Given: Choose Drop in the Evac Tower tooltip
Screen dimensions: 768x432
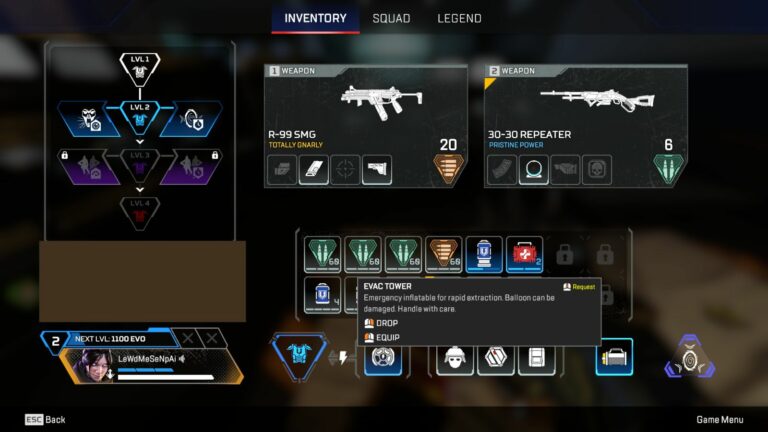Looking at the screenshot, I should pyautogui.click(x=386, y=323).
